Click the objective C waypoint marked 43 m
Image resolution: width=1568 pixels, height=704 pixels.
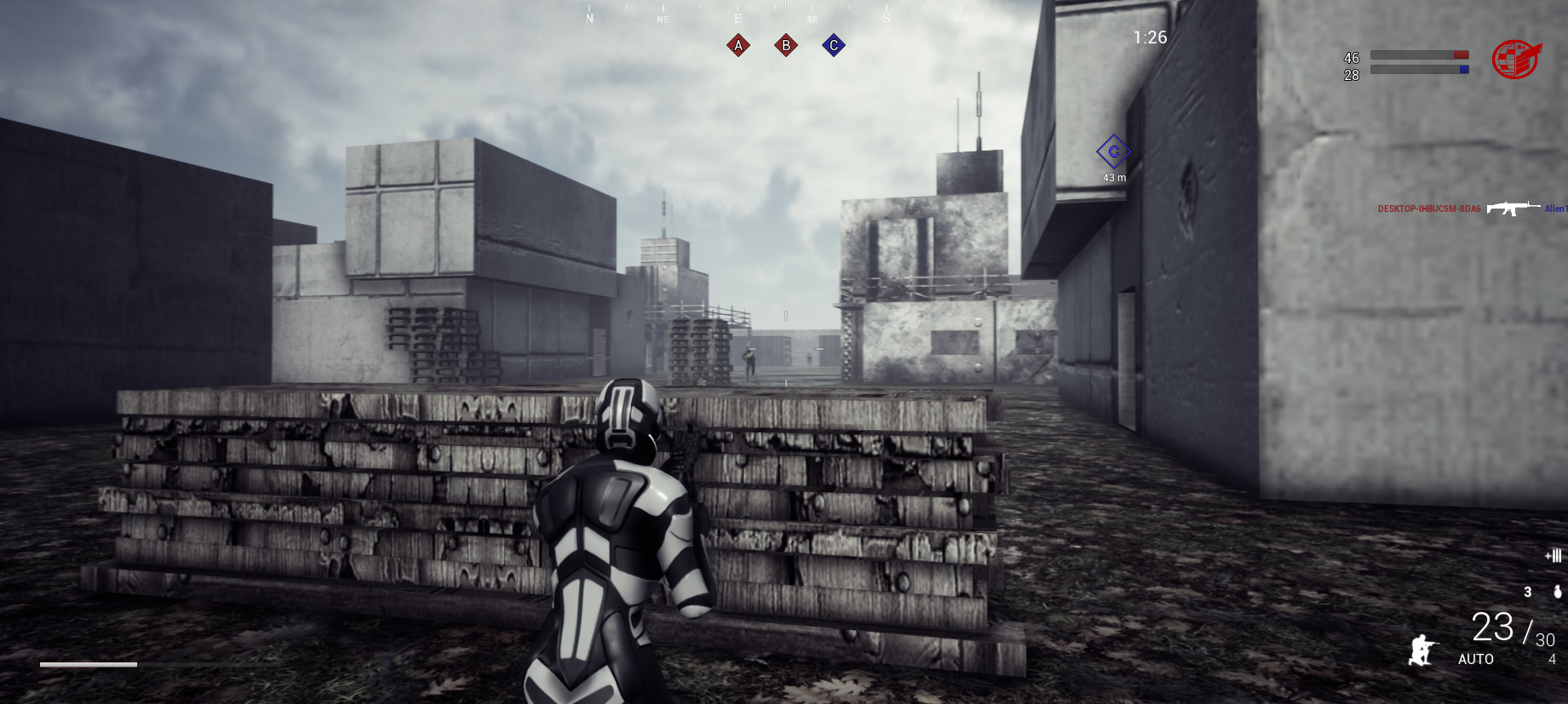tap(1113, 153)
